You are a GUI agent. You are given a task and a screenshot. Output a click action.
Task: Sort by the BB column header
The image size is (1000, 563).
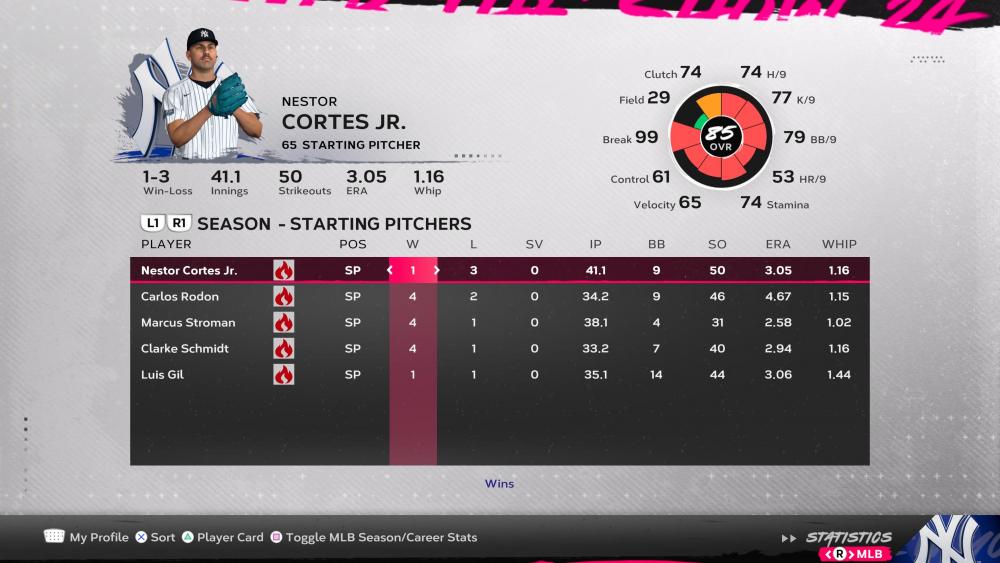click(656, 244)
